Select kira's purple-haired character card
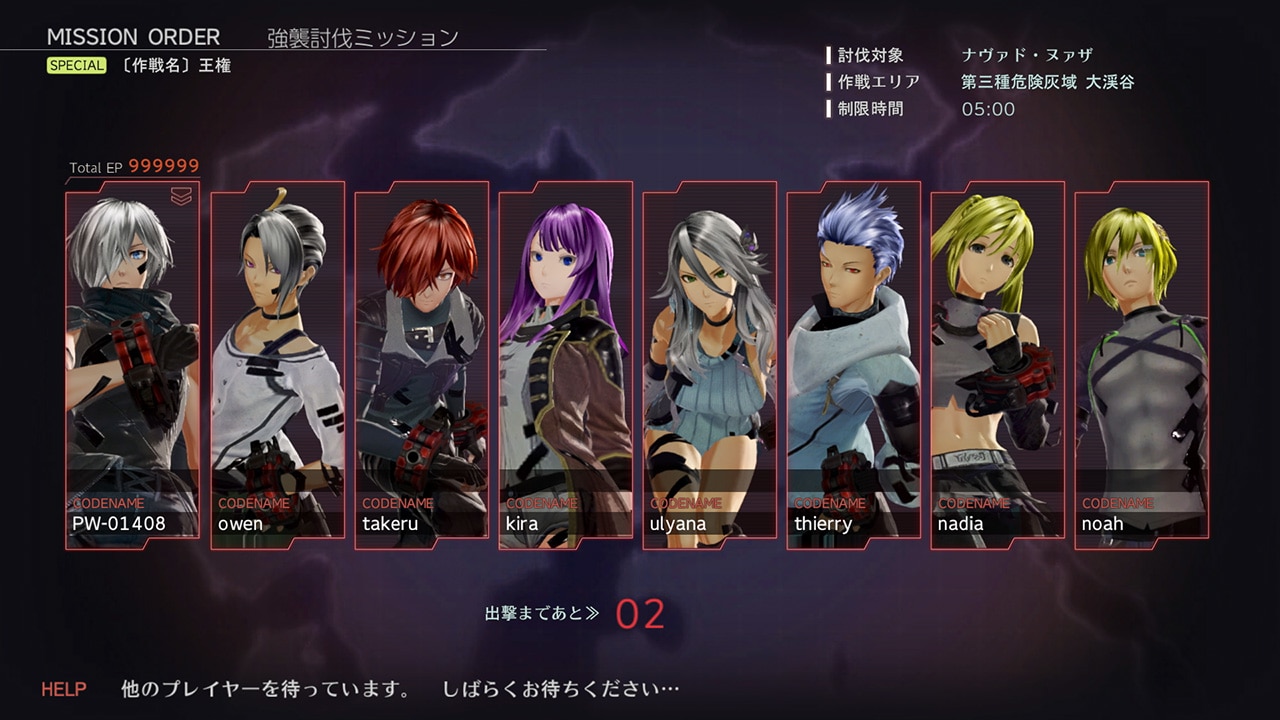Viewport: 1280px width, 720px height. click(x=565, y=365)
